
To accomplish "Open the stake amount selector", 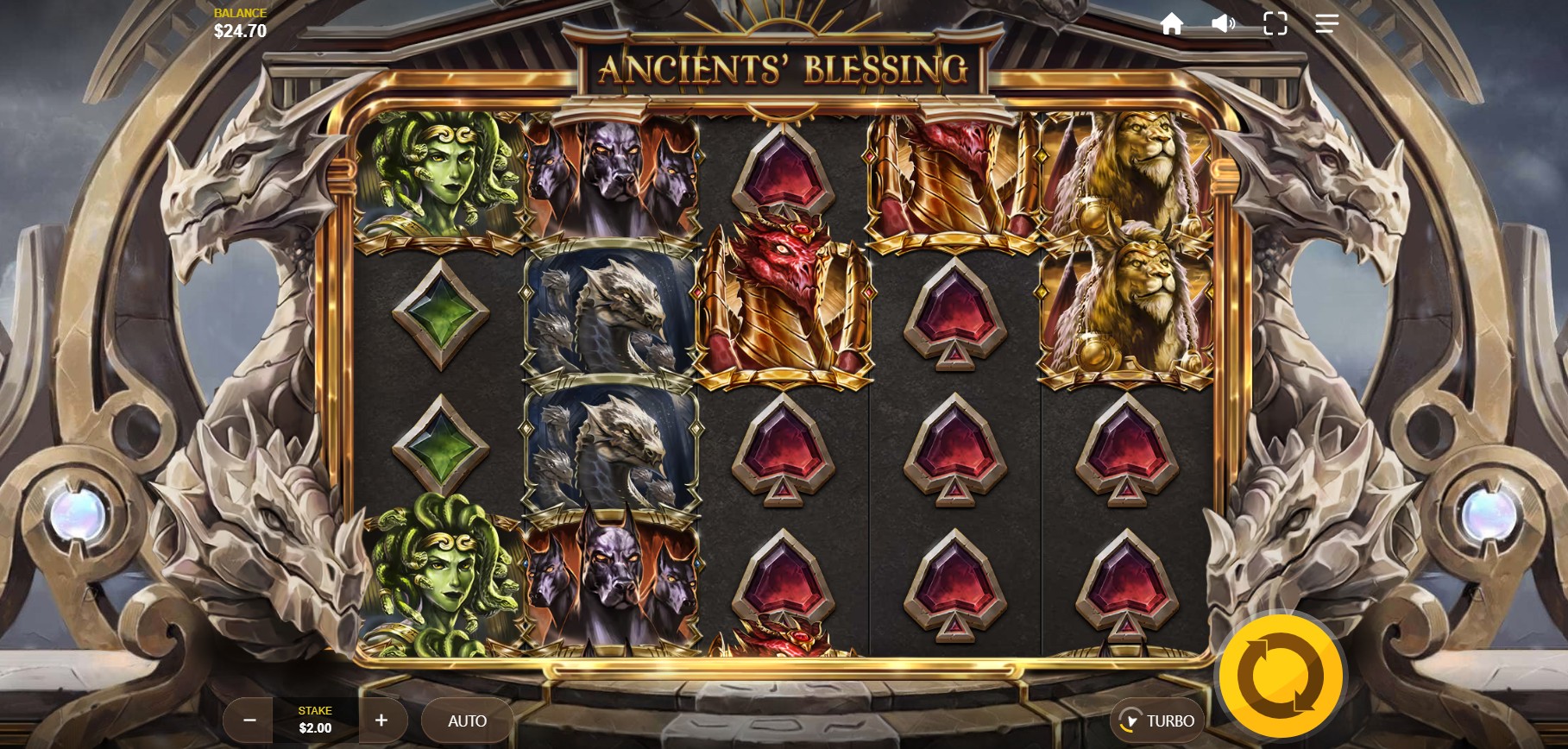I will pyautogui.click(x=315, y=720).
